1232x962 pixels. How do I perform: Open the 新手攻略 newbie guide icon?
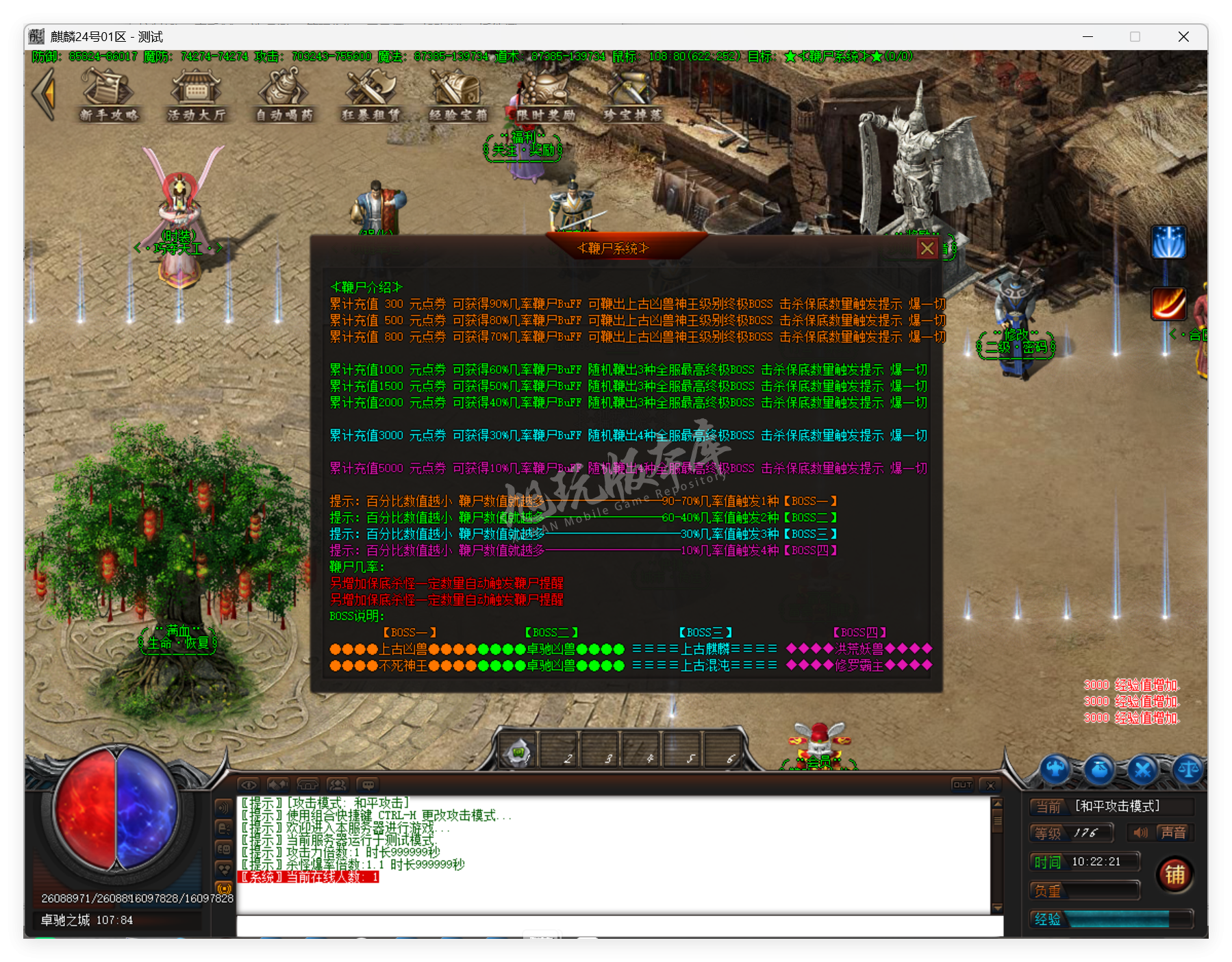click(110, 96)
